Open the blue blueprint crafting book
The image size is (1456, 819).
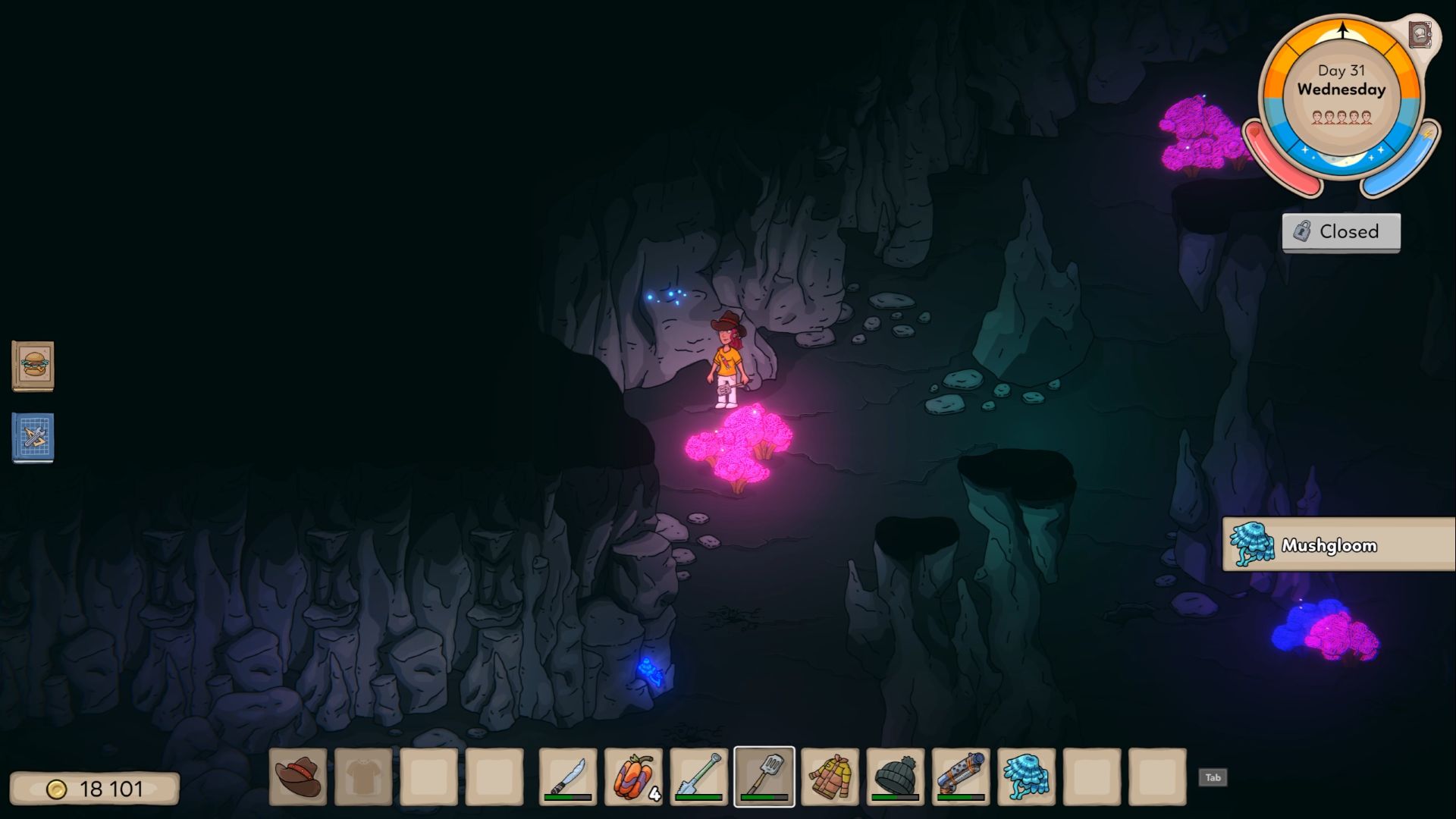[33, 437]
